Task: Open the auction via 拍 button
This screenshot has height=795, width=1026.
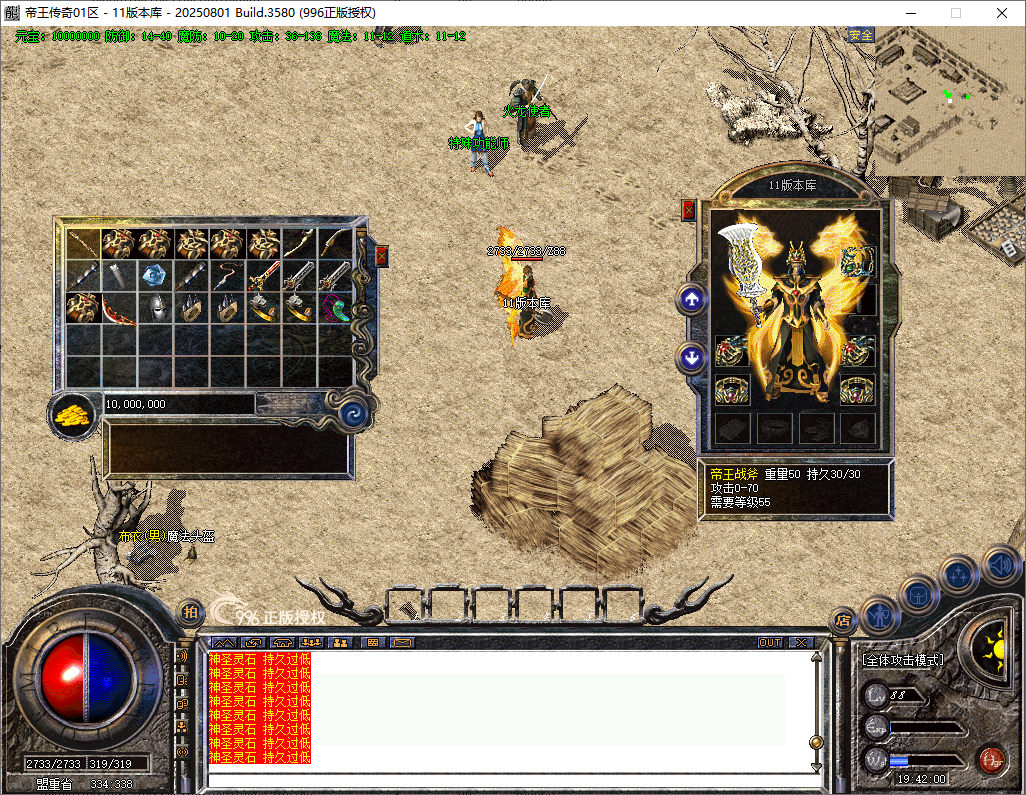Action: pos(189,612)
